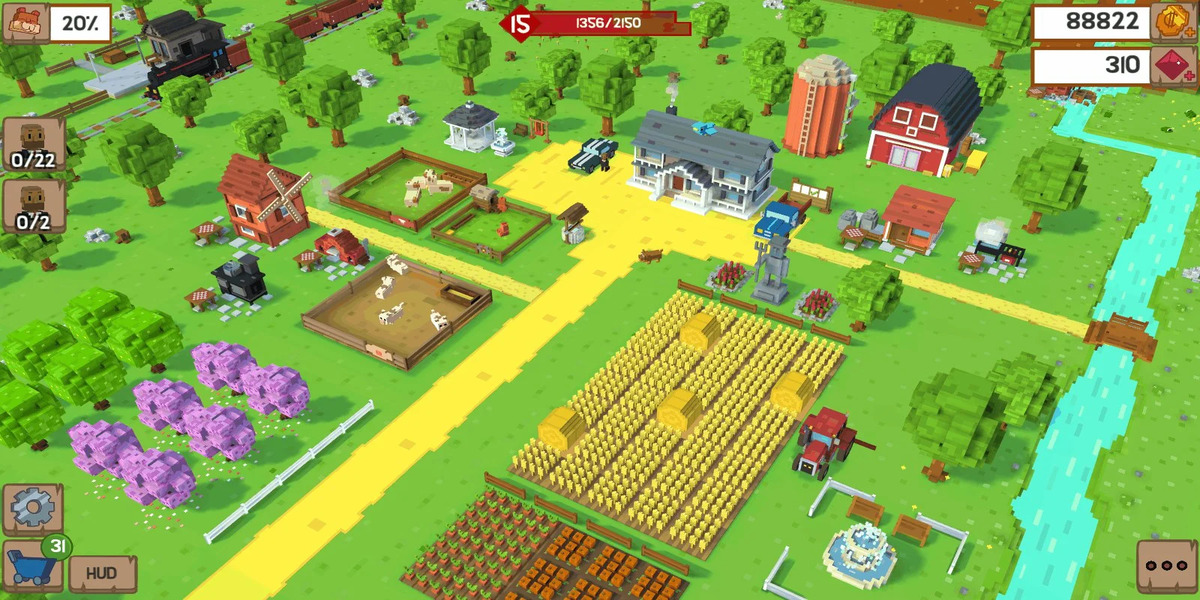Open the workers panel showing 0/22

pos(33,144)
